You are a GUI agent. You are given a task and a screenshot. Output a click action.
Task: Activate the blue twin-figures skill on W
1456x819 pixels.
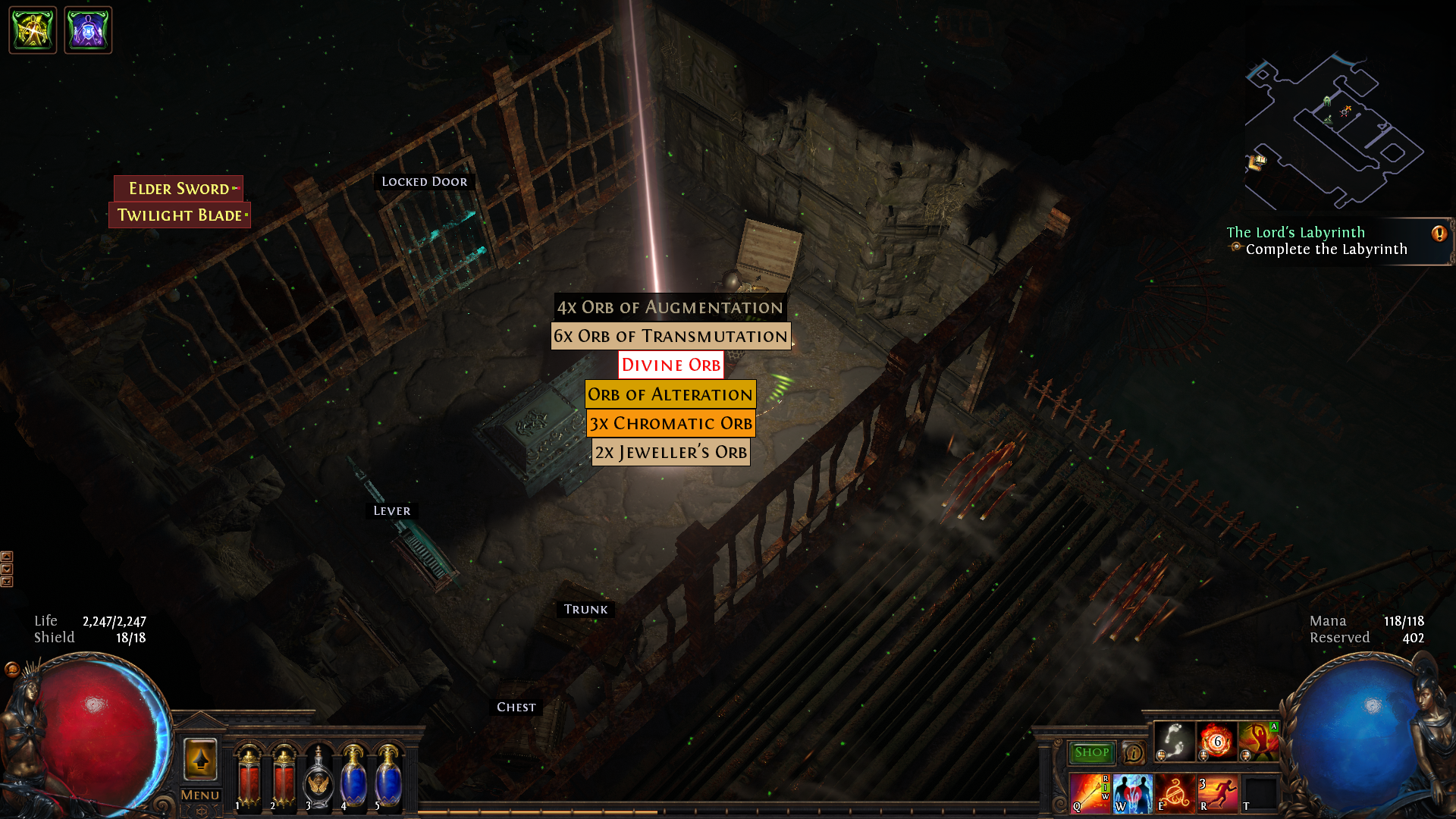pyautogui.click(x=1132, y=793)
